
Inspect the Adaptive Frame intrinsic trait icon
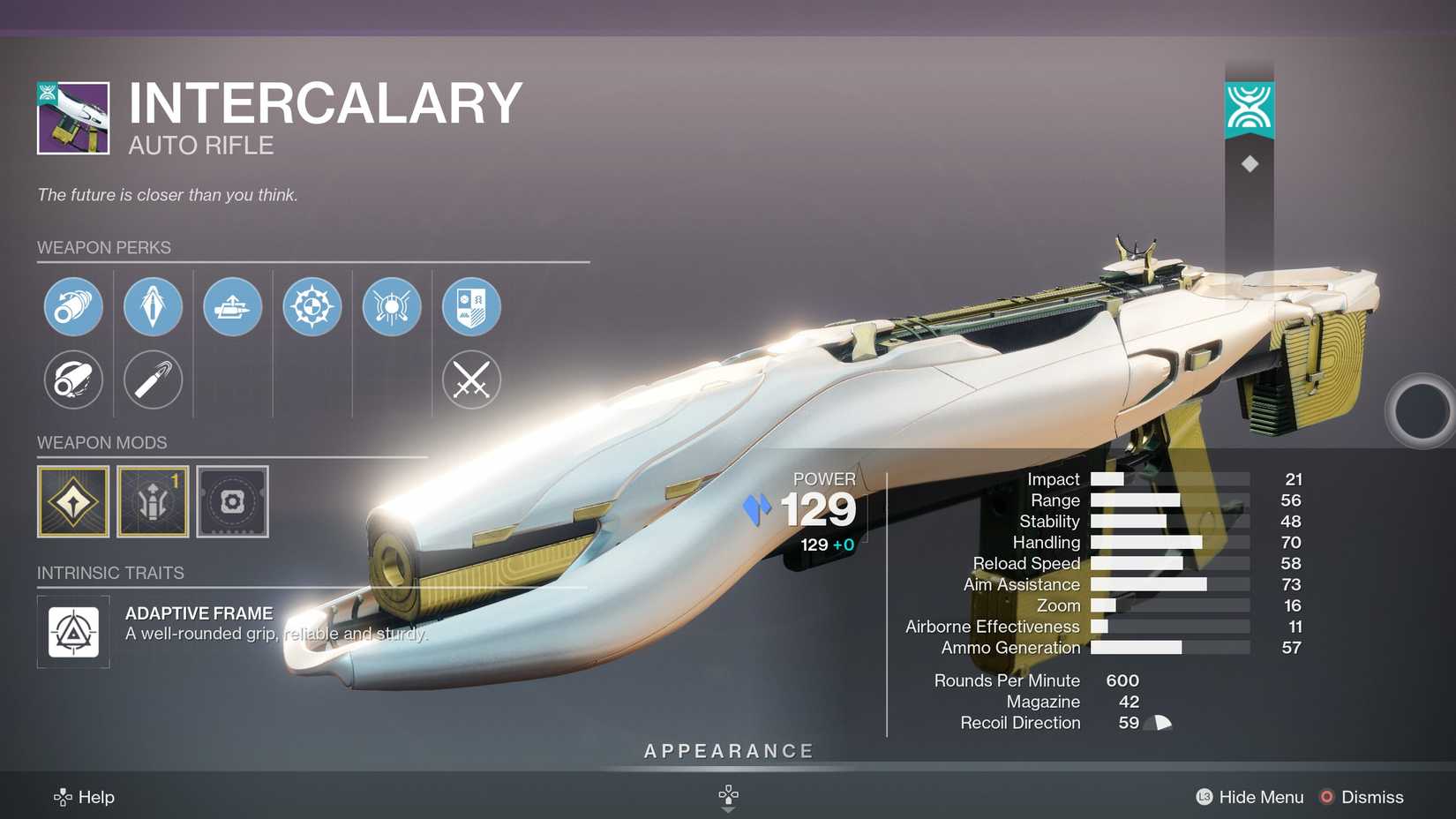73,631
